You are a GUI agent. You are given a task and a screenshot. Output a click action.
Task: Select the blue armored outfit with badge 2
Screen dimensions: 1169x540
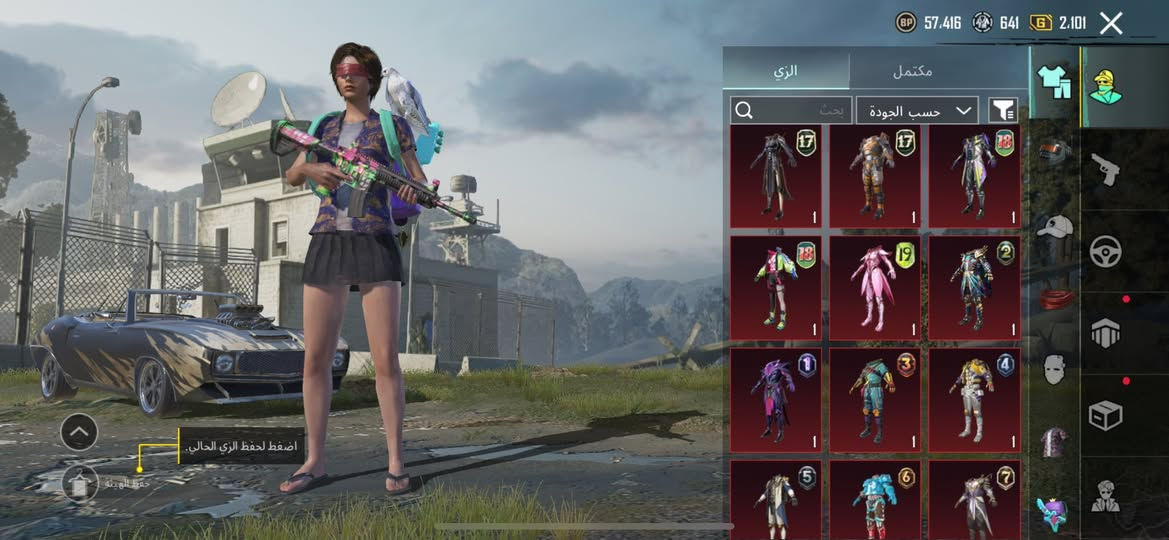[974, 287]
